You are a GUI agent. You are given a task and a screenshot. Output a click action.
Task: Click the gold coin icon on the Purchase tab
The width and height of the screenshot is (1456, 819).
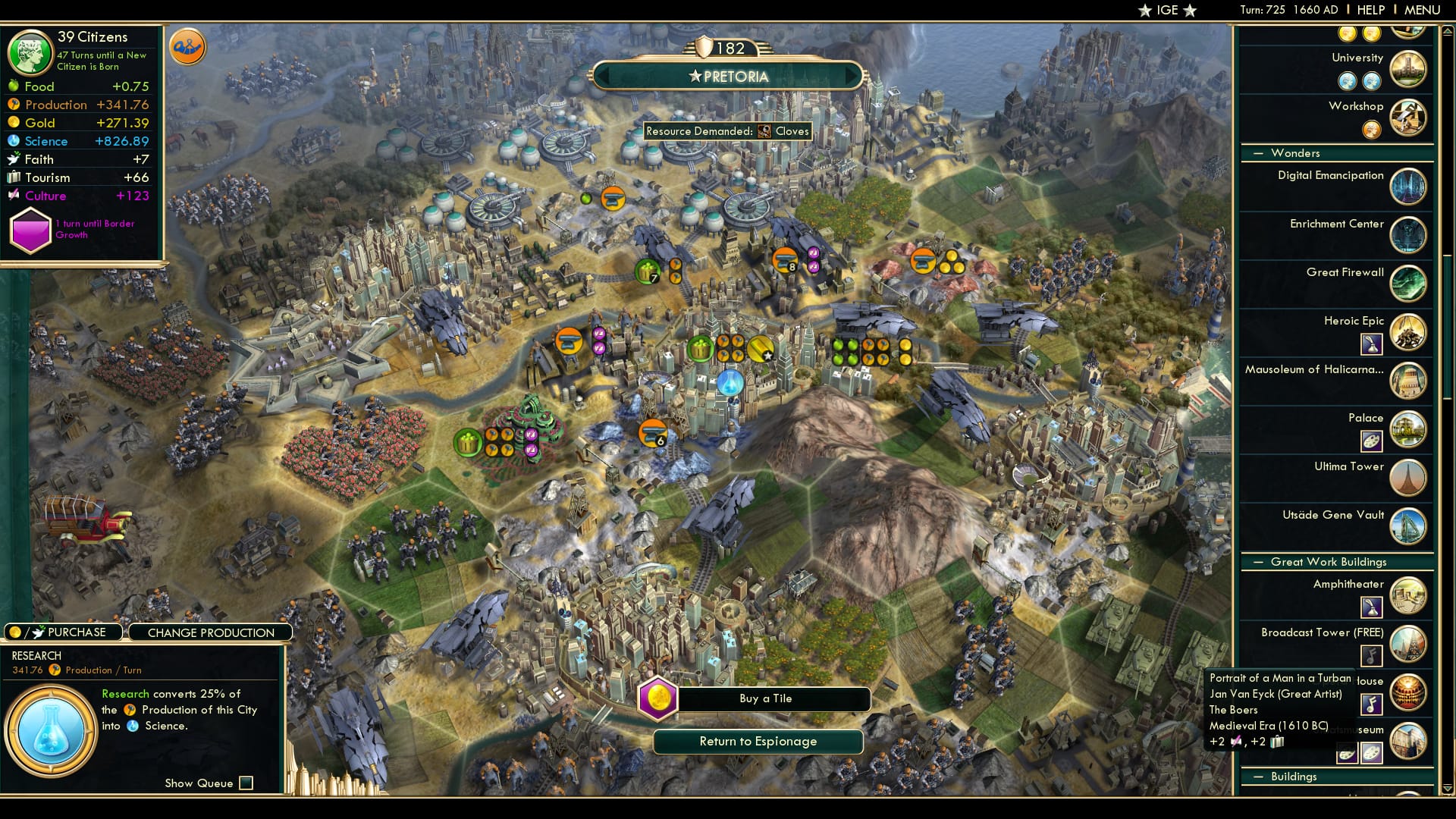pyautogui.click(x=14, y=631)
